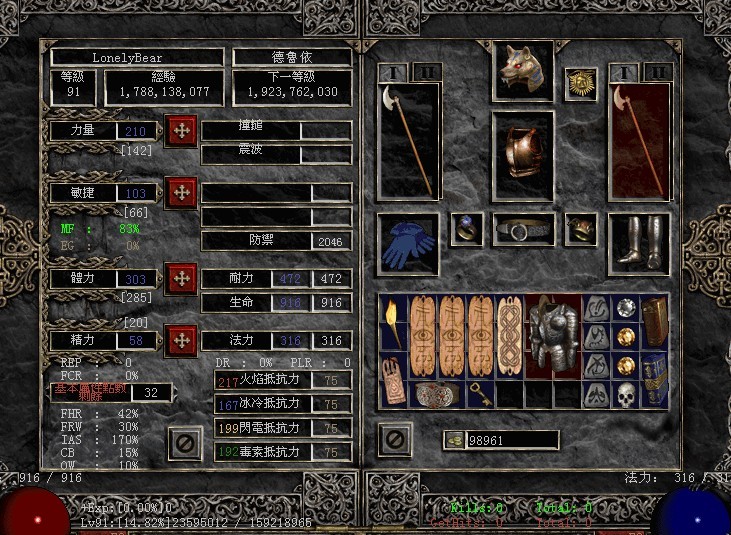Raise Vitality (體力) by one point
Screen dimensions: 731x535
pos(182,278)
